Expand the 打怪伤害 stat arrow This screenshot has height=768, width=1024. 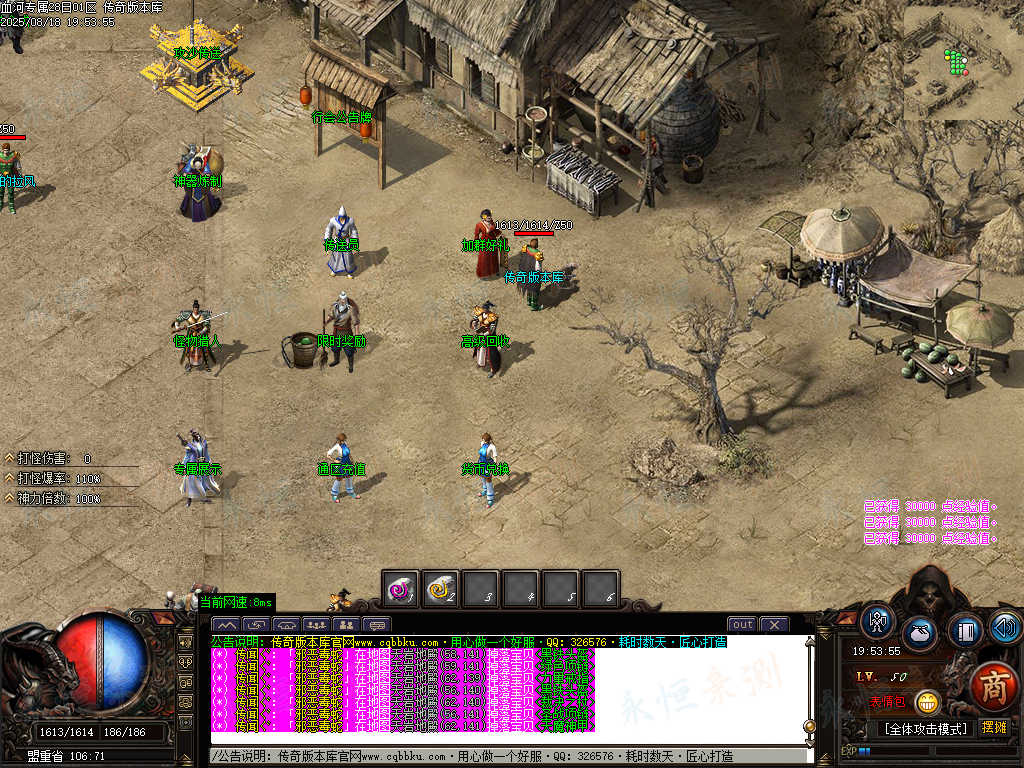(9, 458)
